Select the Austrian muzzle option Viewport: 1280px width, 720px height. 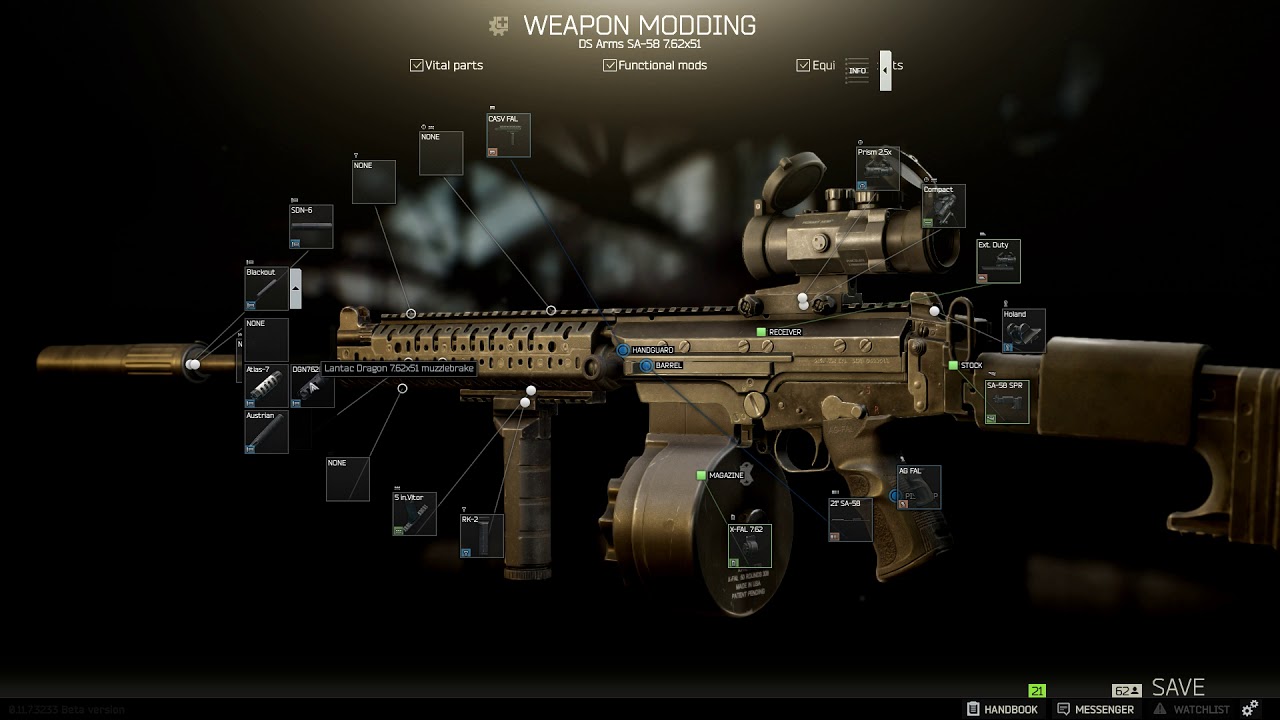click(x=266, y=432)
